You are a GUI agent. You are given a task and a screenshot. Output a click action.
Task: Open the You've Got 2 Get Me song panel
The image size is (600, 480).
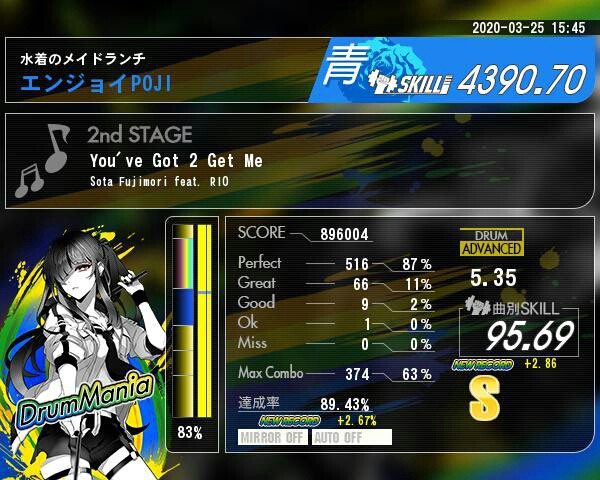click(299, 161)
